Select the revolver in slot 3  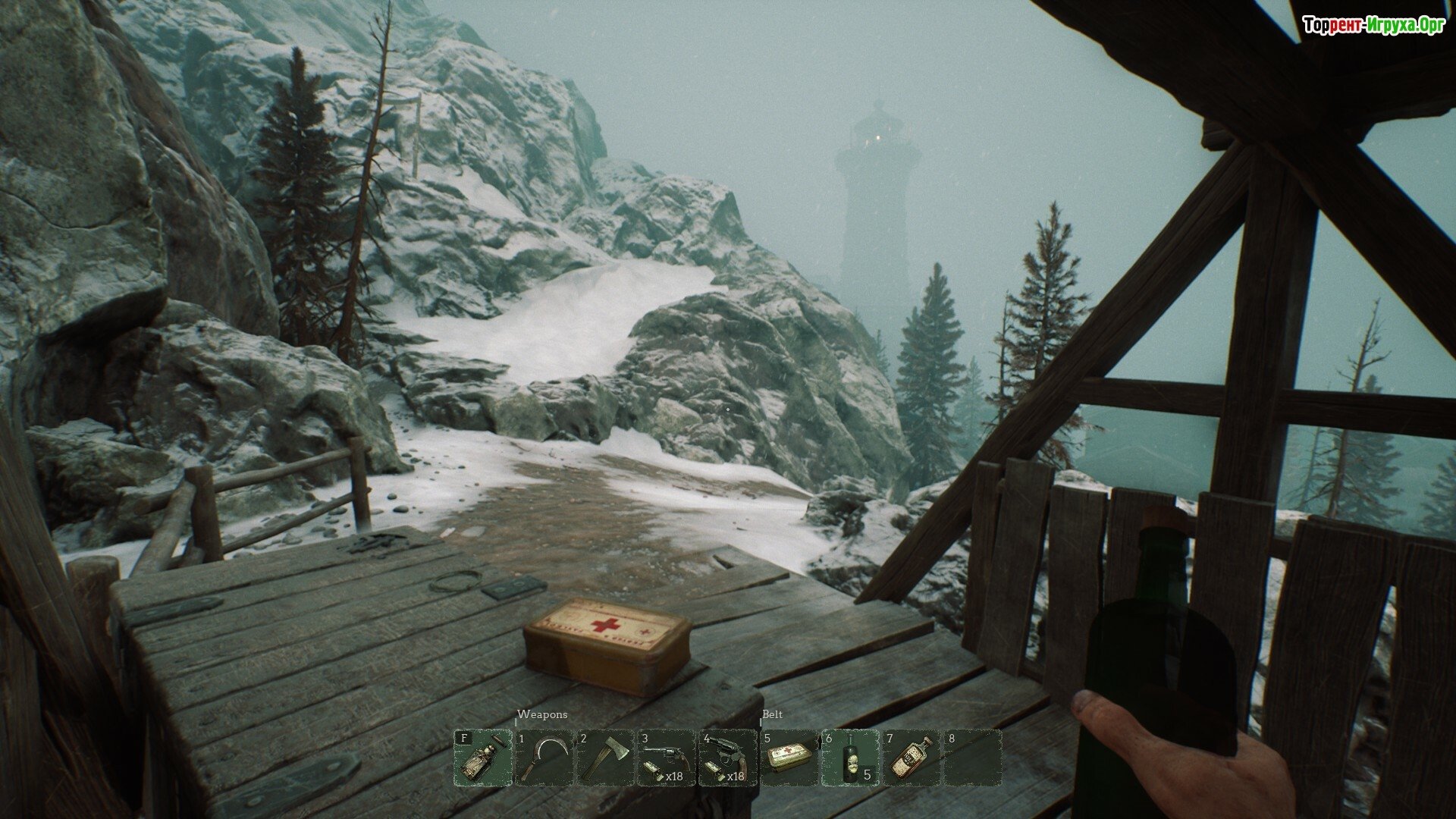pos(667,758)
